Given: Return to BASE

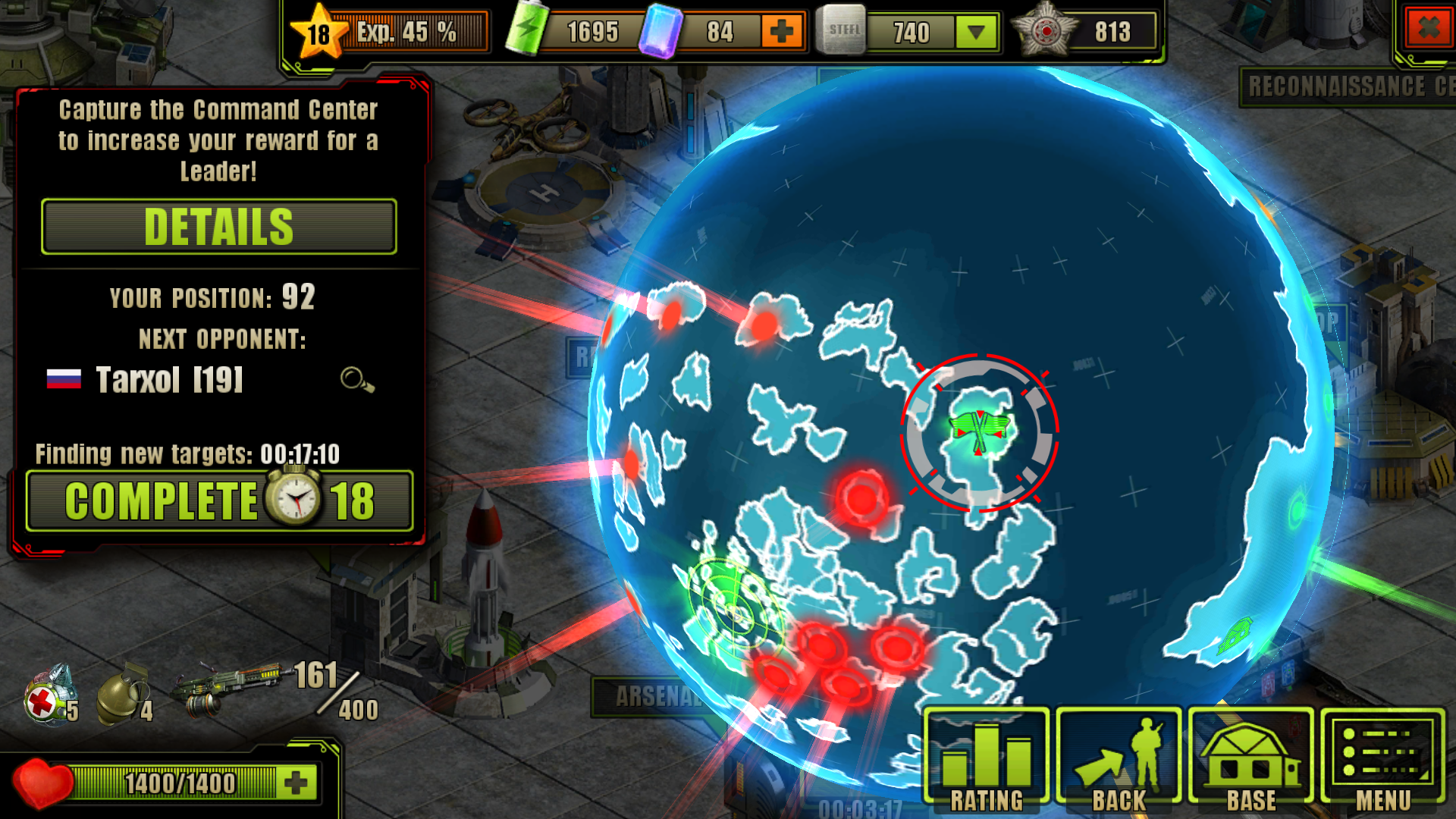Looking at the screenshot, I should click(x=1250, y=758).
